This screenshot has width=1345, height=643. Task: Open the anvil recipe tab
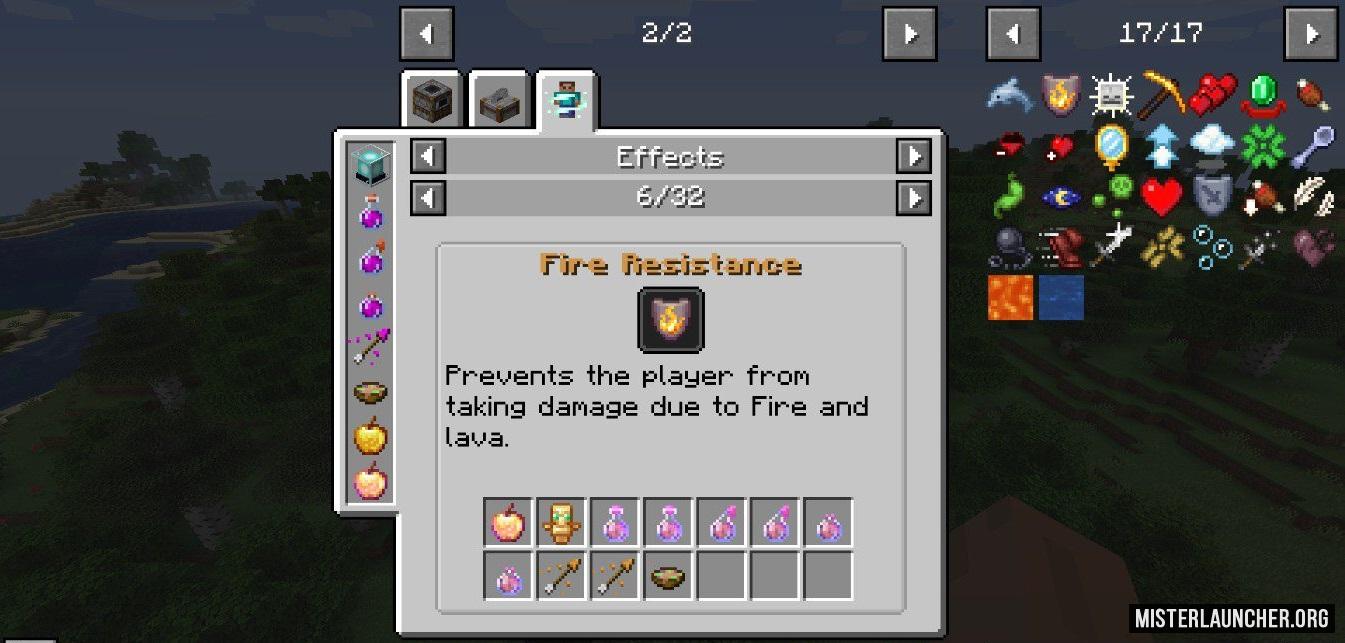click(499, 100)
